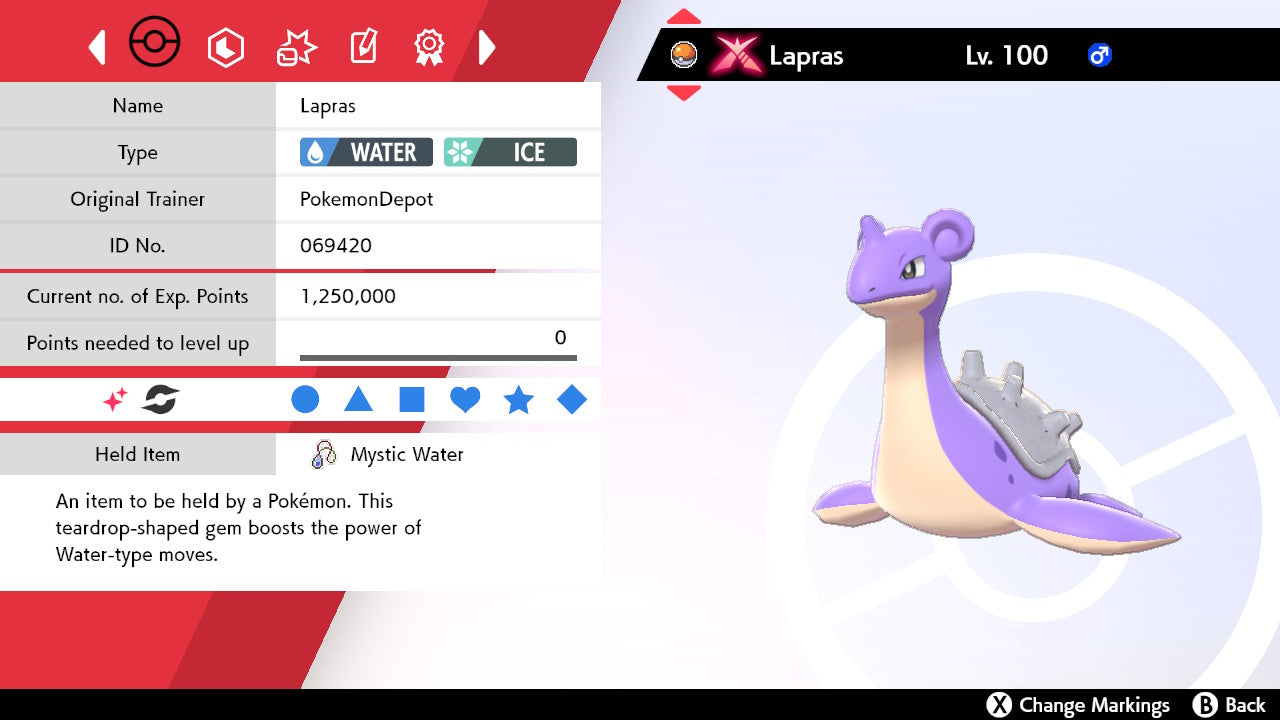Select the Poké Ball info tab

[155, 44]
